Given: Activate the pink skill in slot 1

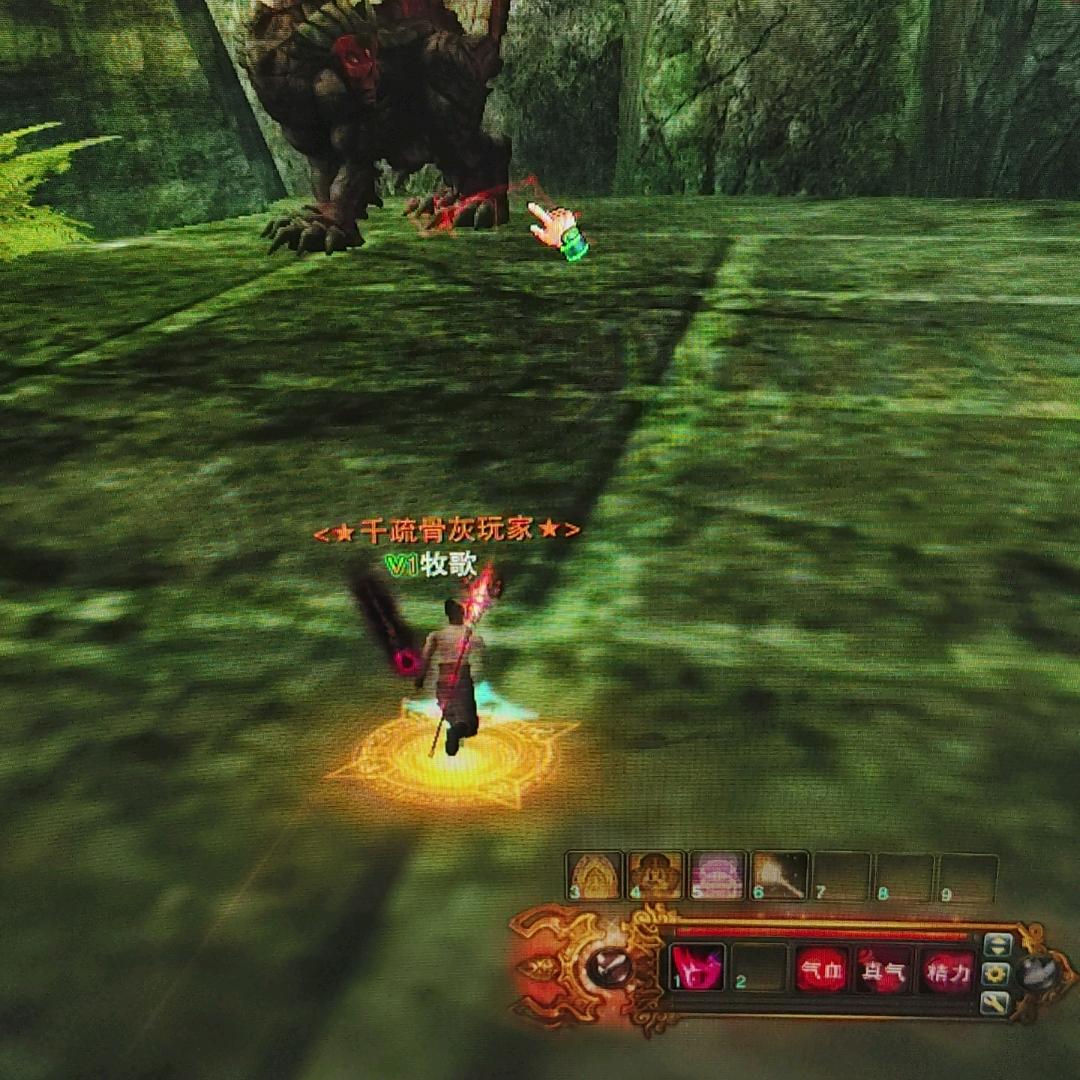Looking at the screenshot, I should (696, 969).
